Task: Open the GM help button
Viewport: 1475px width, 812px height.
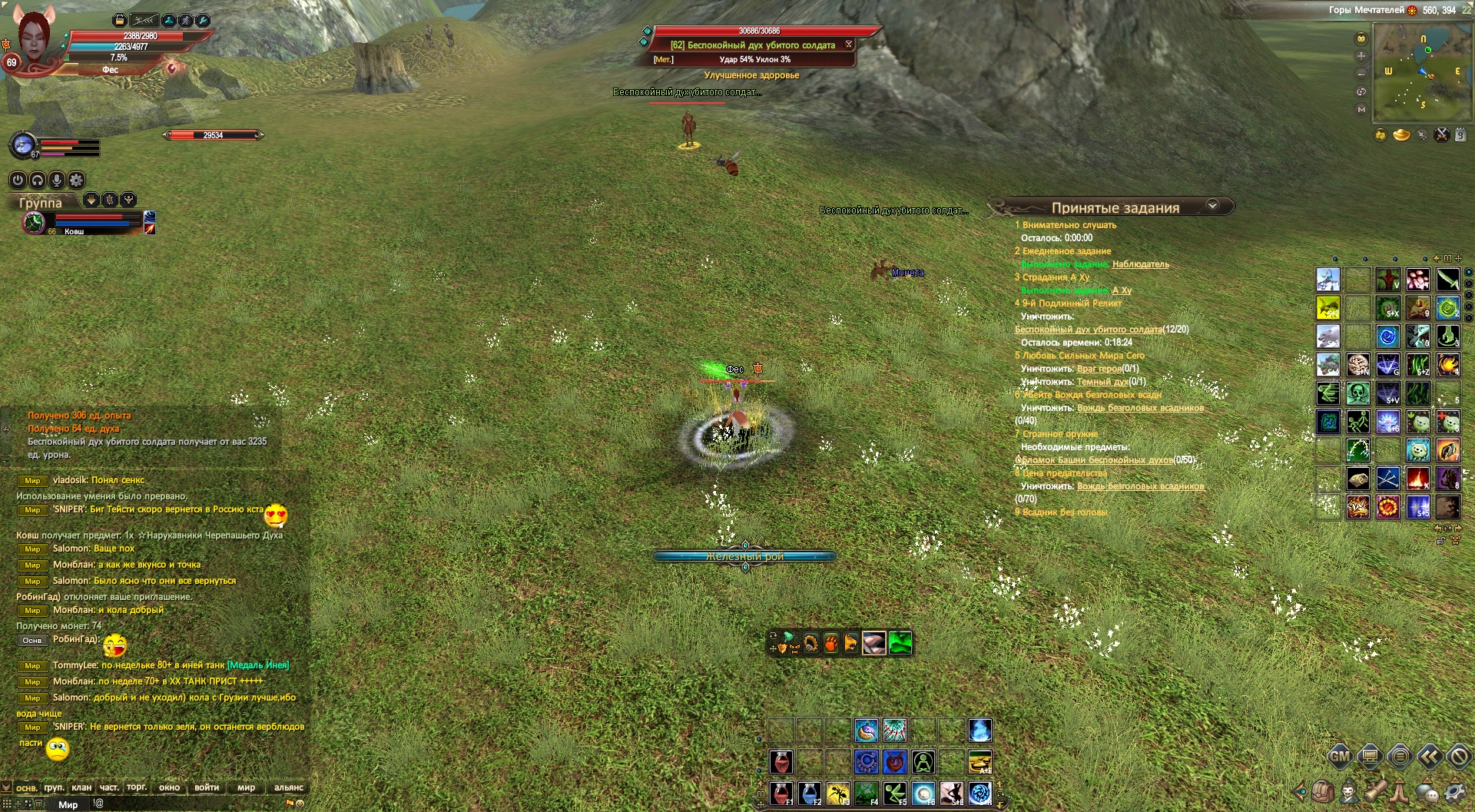Action: [x=1339, y=757]
